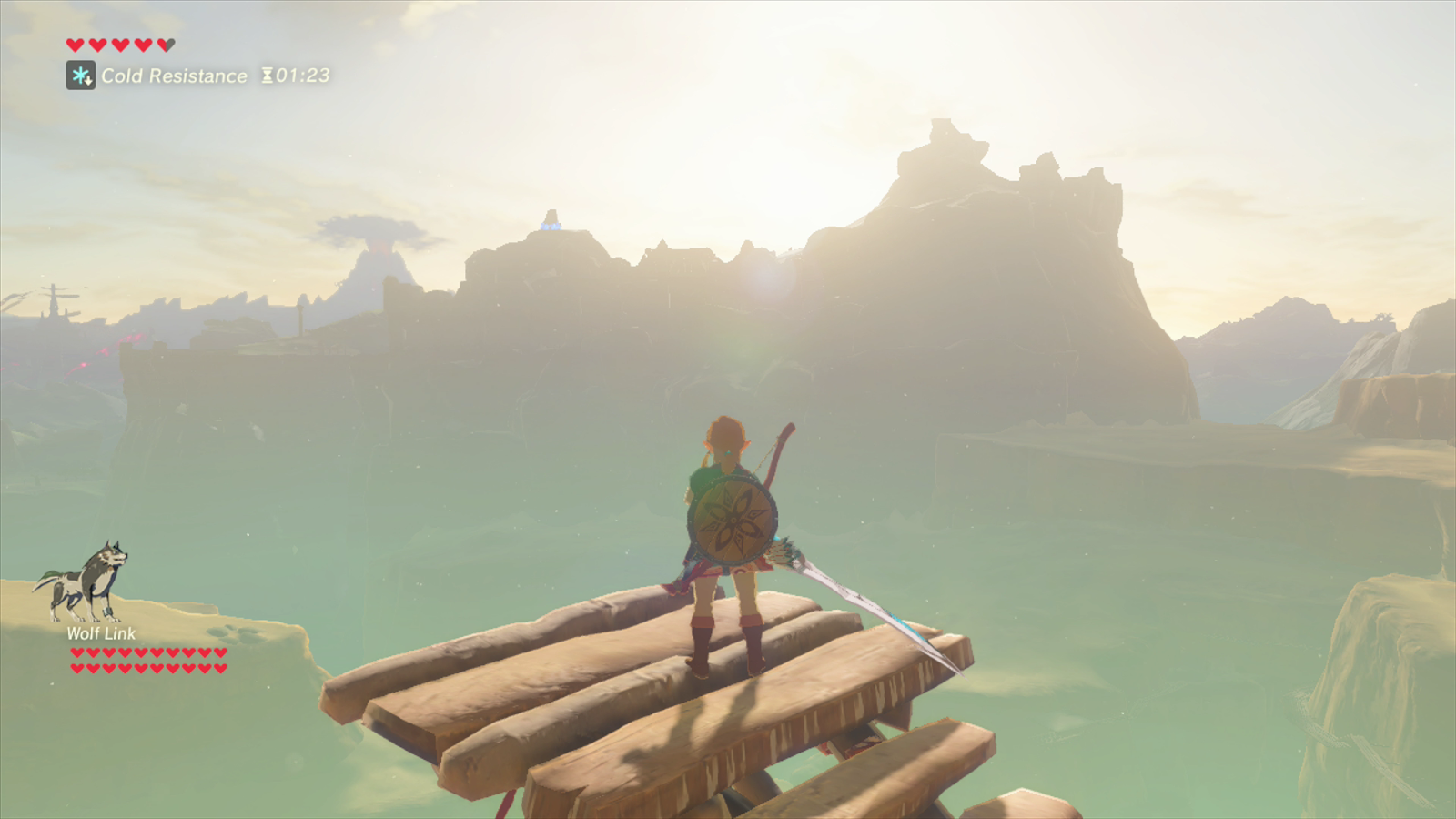Select the traveler's shield on Link's back
Image resolution: width=1456 pixels, height=819 pixels.
click(731, 519)
